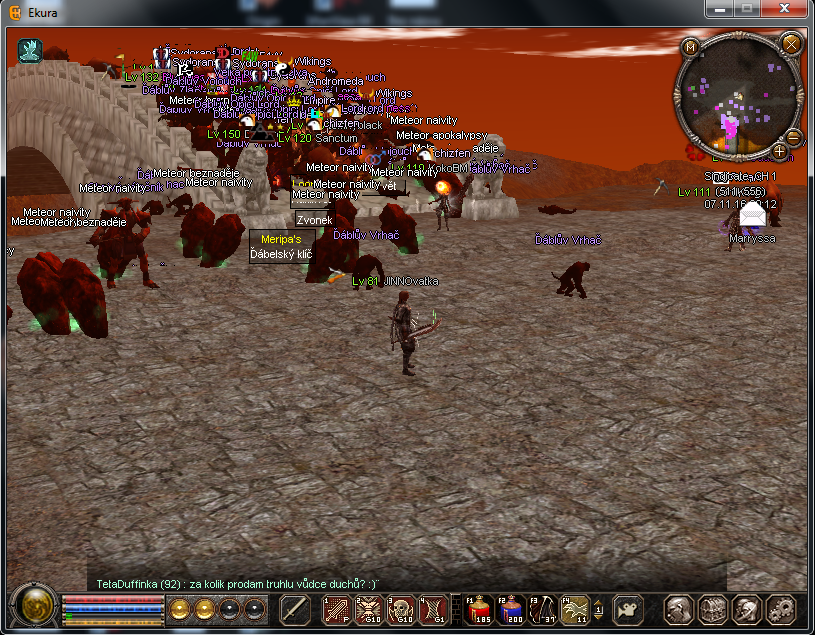Use the F4 quickslot item with count 11
This screenshot has height=635, width=815.
575,608
